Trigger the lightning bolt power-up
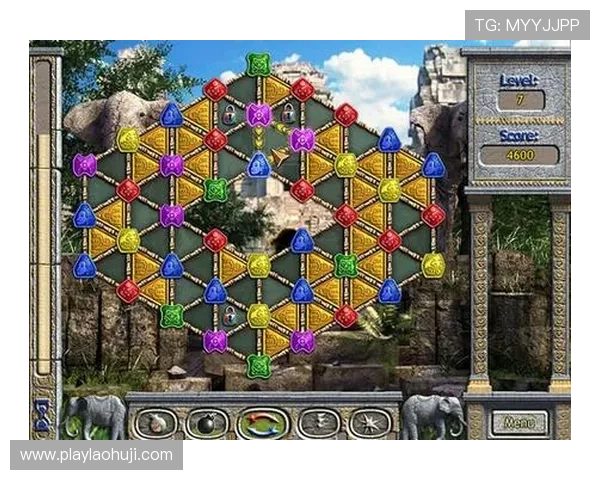 [318, 423]
